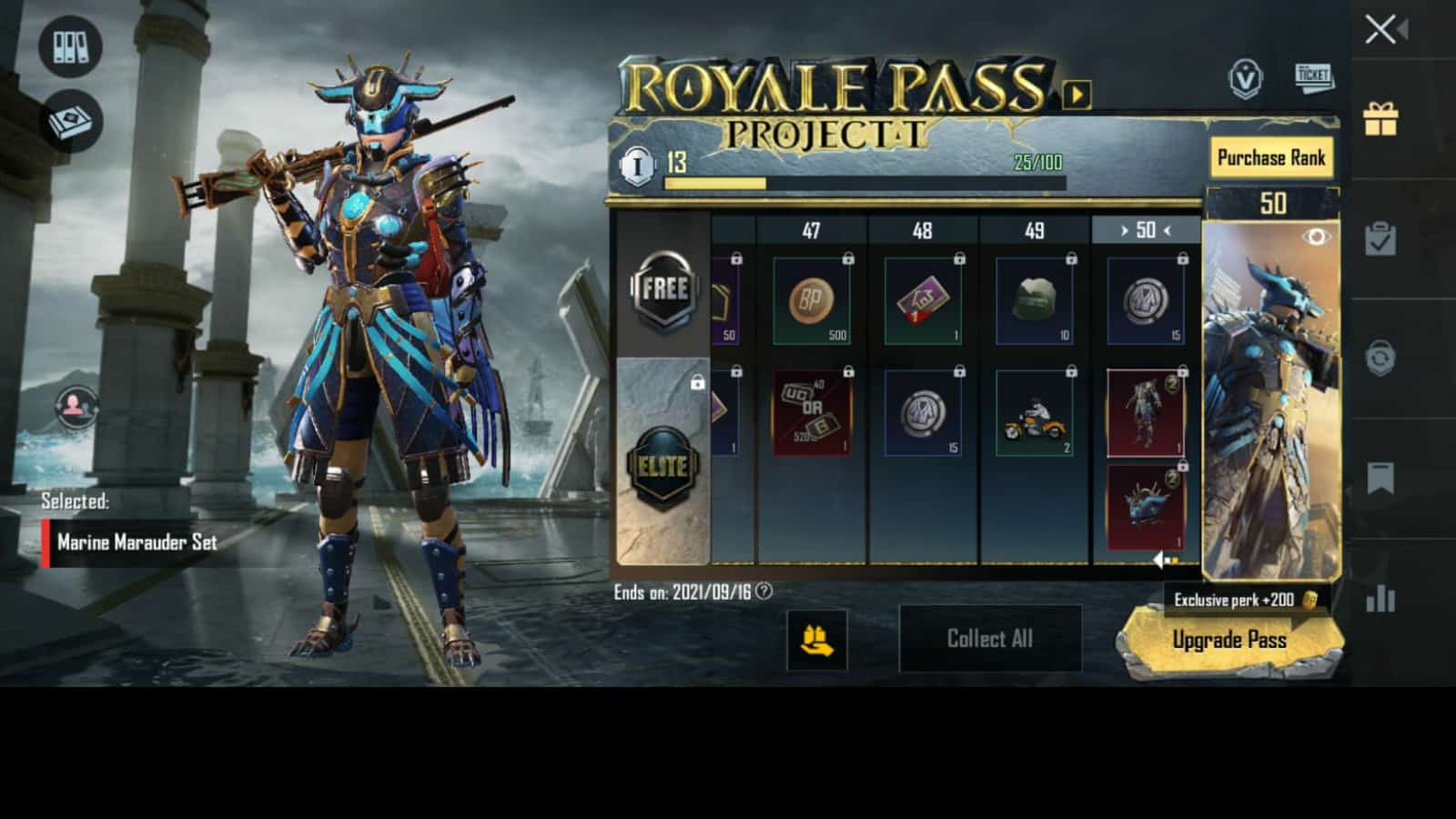Select the Marine Marauder Set reward tile
The width and height of the screenshot is (1456, 819).
(1145, 414)
